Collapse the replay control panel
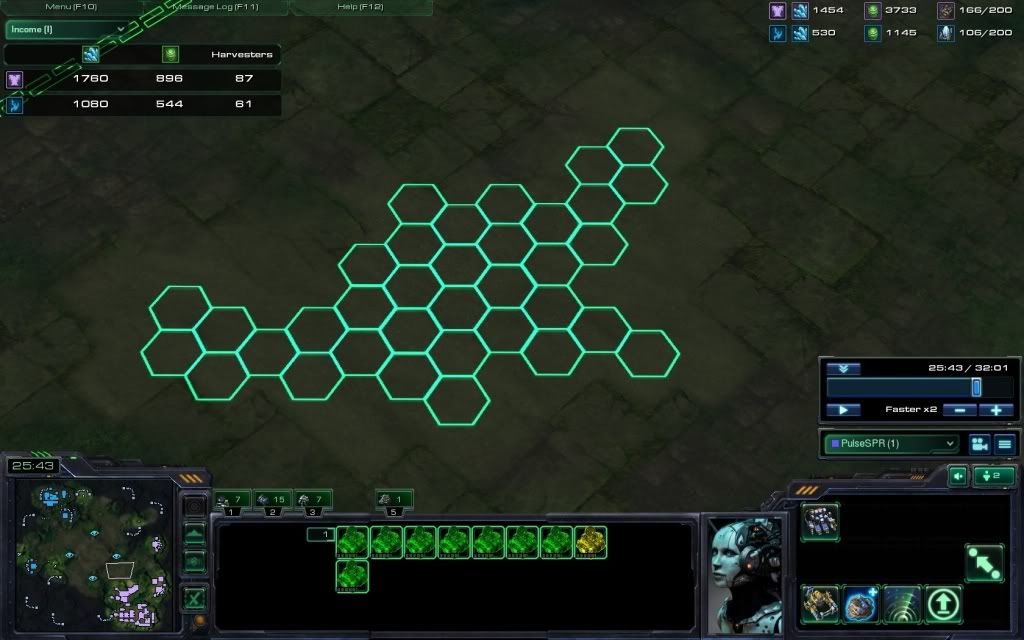 [843, 369]
